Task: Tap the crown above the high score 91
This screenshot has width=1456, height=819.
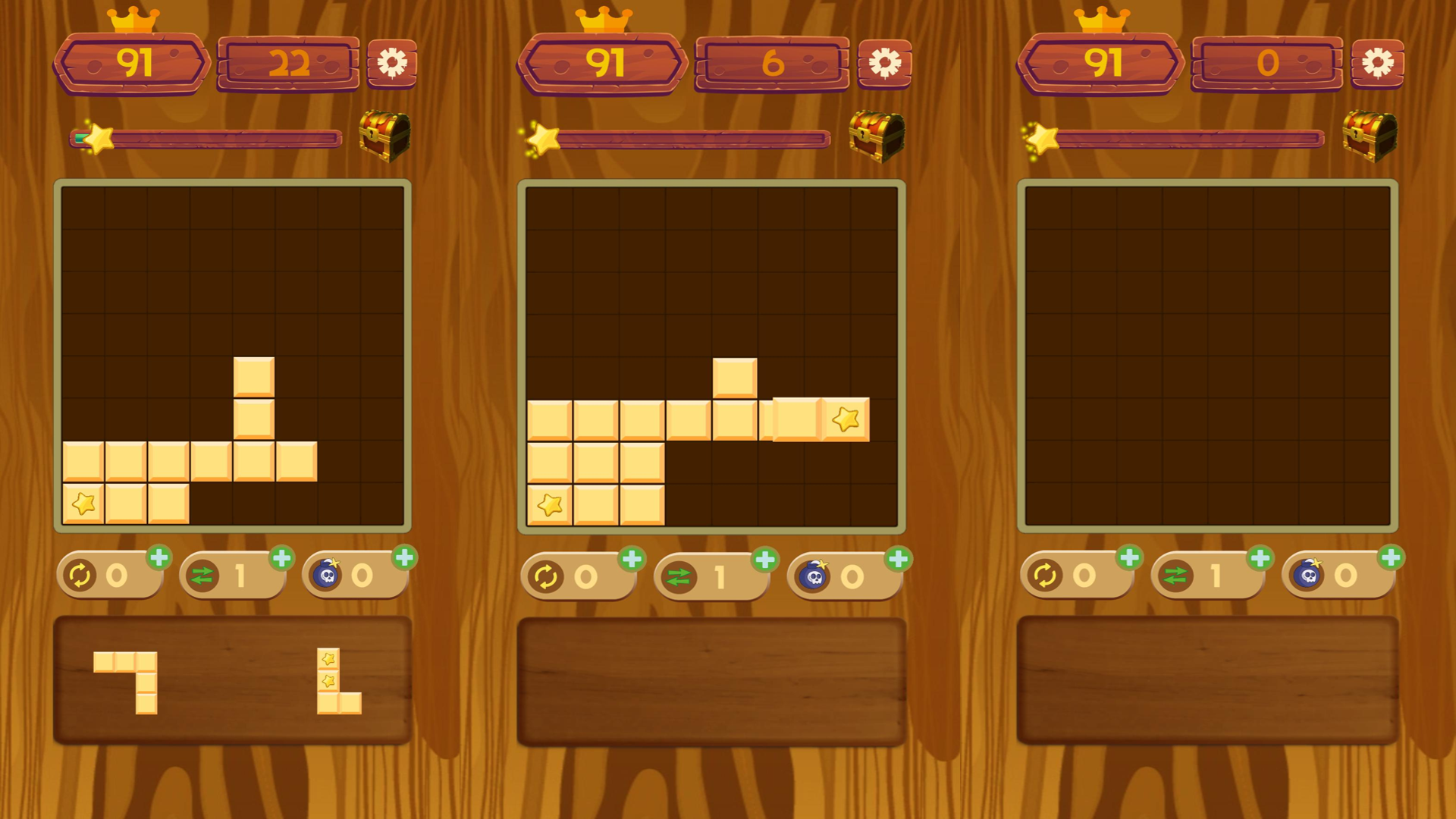Action: [133, 18]
